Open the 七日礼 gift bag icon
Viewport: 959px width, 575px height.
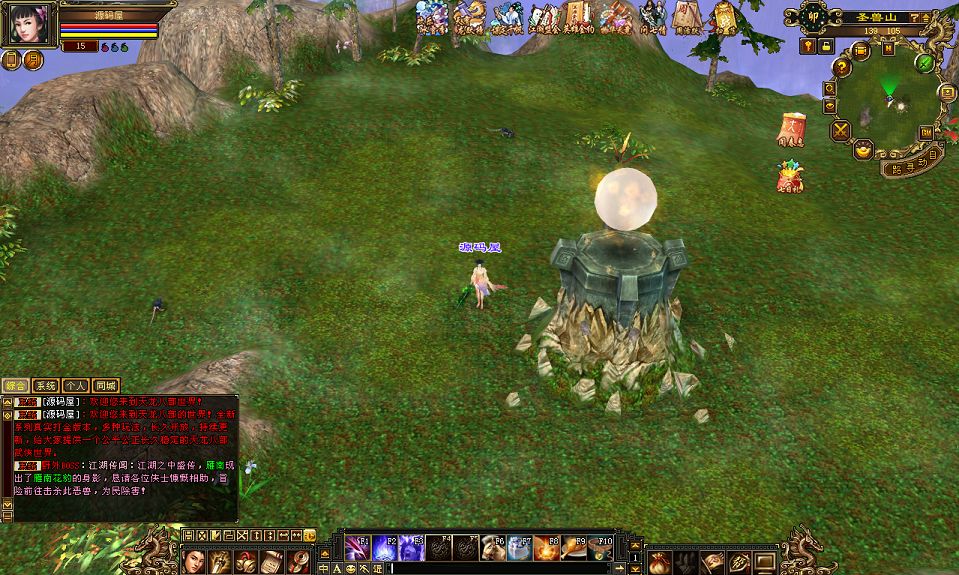(x=790, y=177)
